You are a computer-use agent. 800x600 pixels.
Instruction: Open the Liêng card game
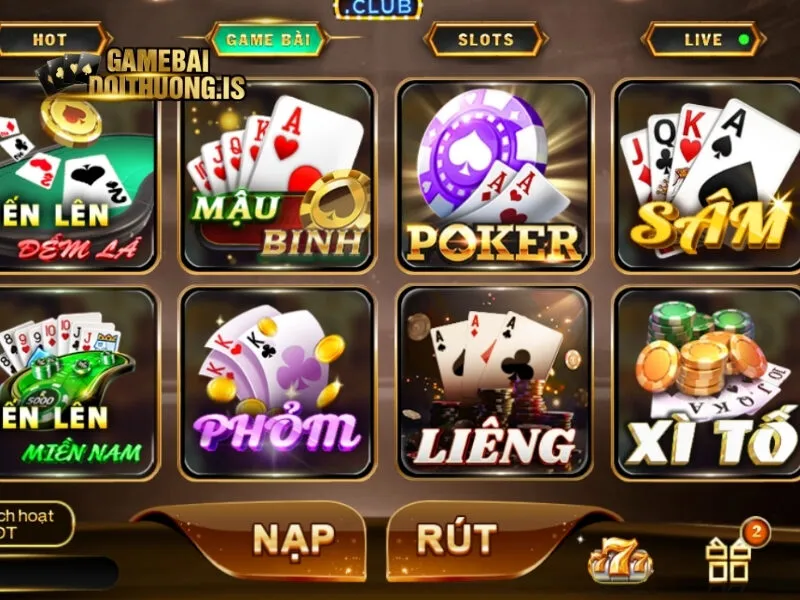494,382
